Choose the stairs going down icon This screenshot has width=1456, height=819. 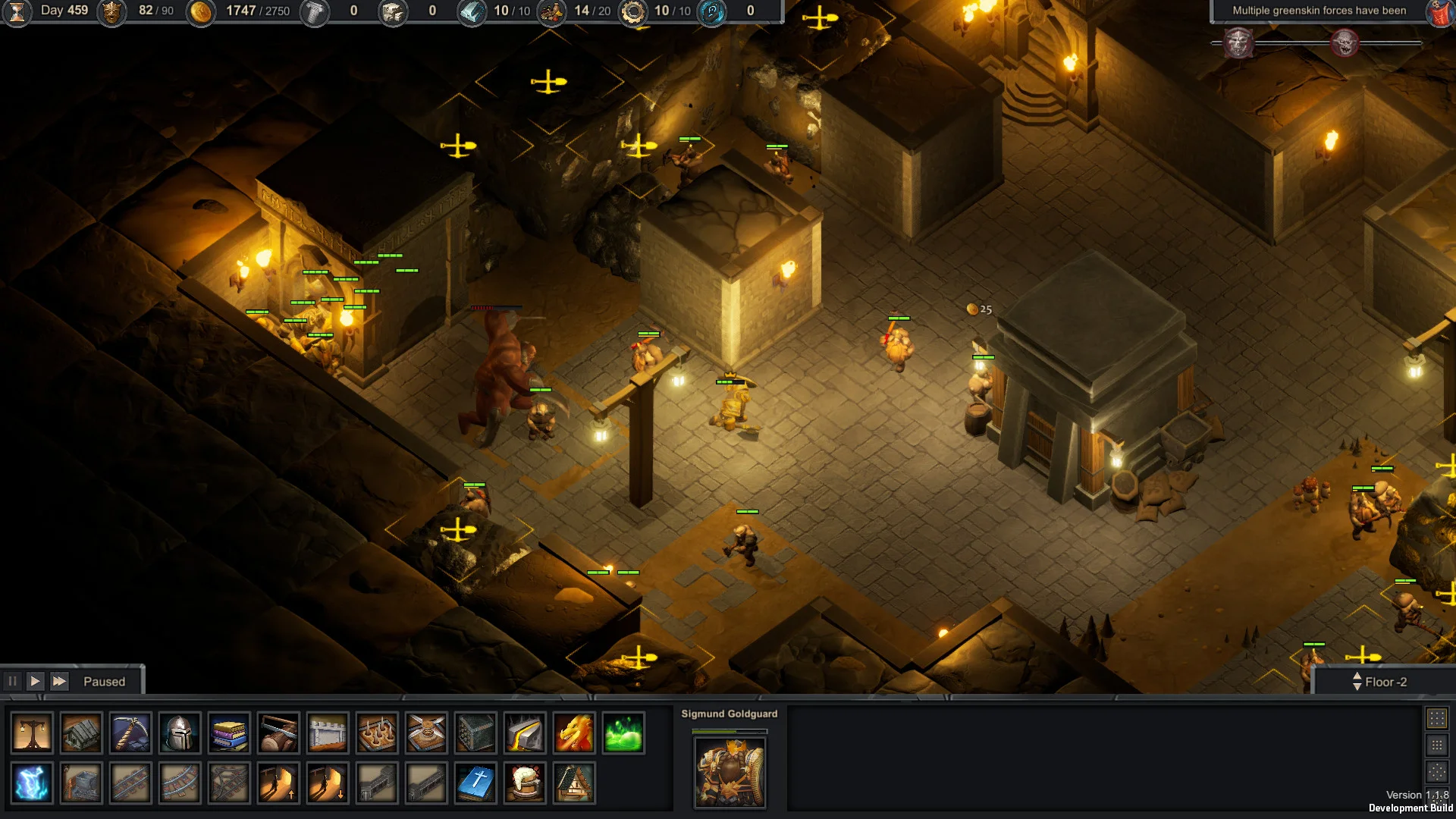(x=328, y=783)
